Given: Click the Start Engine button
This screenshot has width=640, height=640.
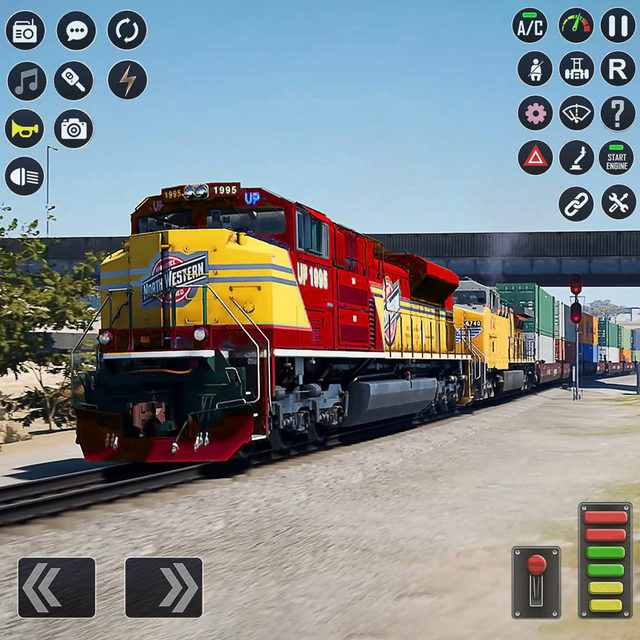Looking at the screenshot, I should [x=616, y=157].
